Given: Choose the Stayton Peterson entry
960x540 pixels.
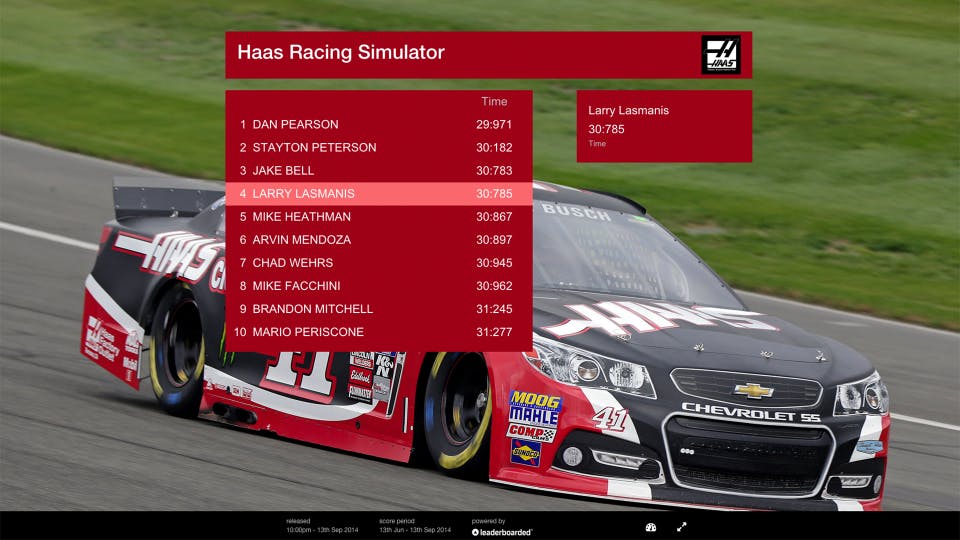Looking at the screenshot, I should tap(378, 148).
